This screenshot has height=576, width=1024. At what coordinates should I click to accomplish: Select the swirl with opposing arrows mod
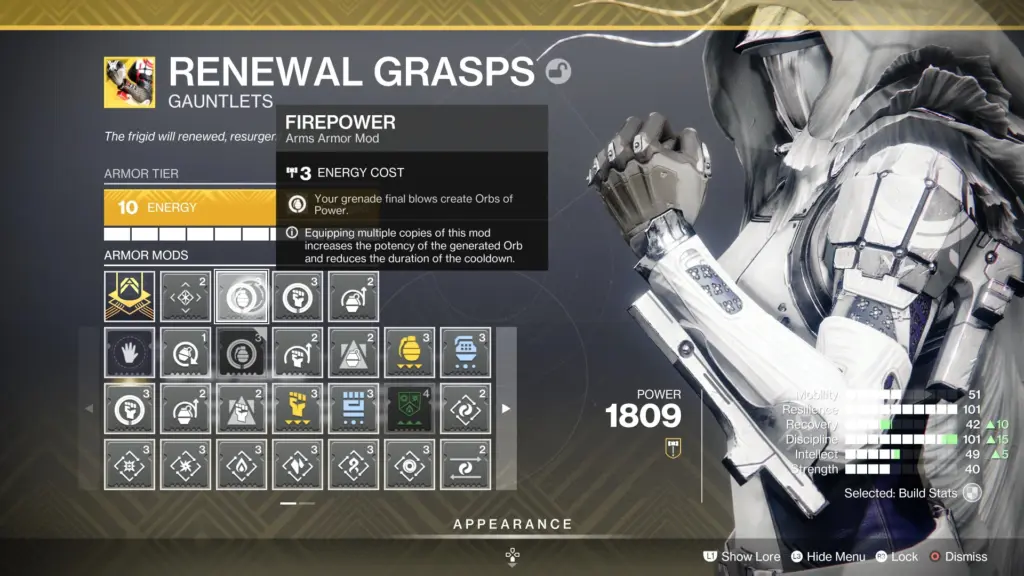[465, 464]
